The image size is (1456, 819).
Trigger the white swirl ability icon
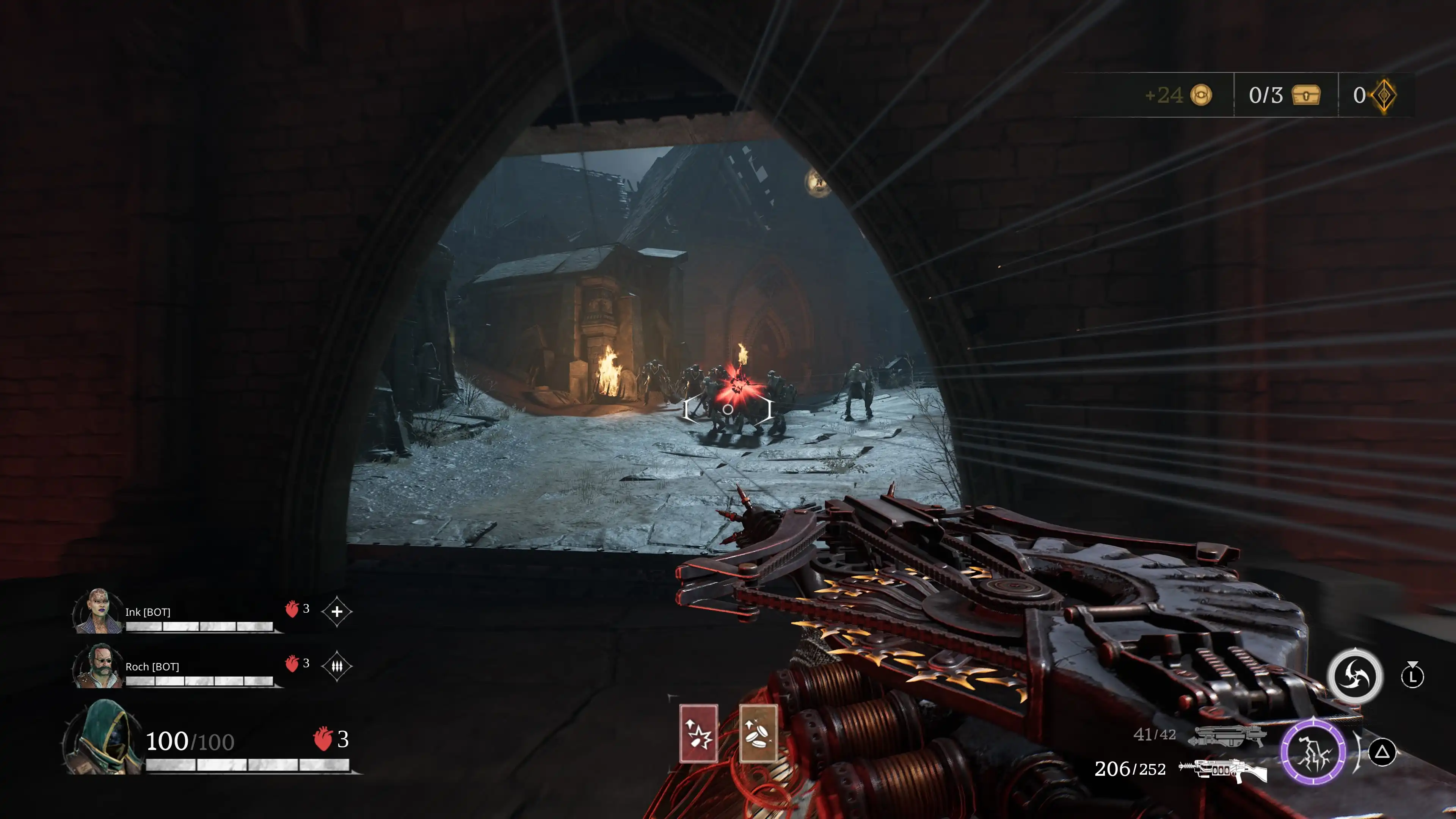pos(1355,676)
